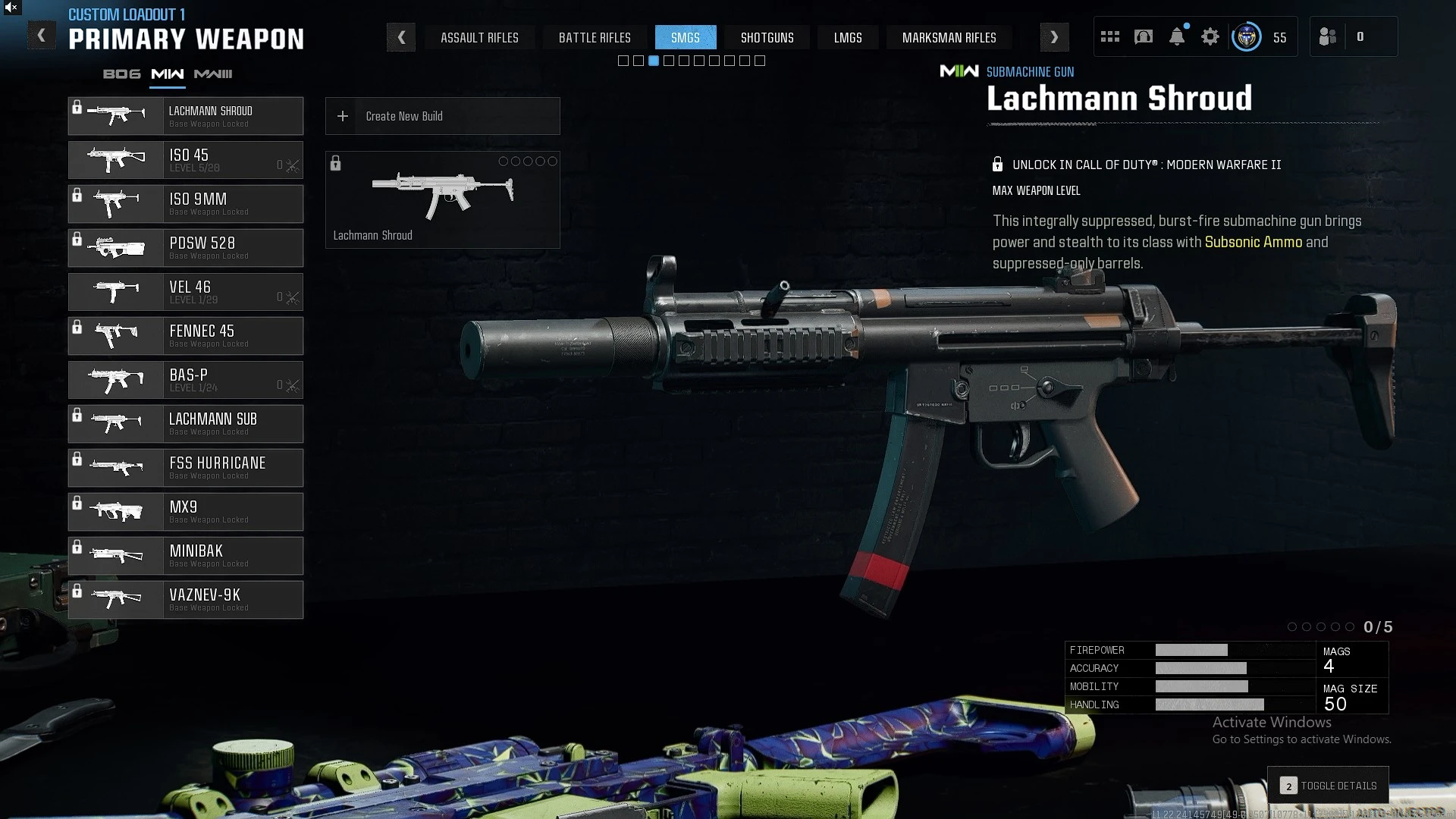Choose the Marksman Rifles tab
Screen dimensions: 1456x819
tap(949, 38)
